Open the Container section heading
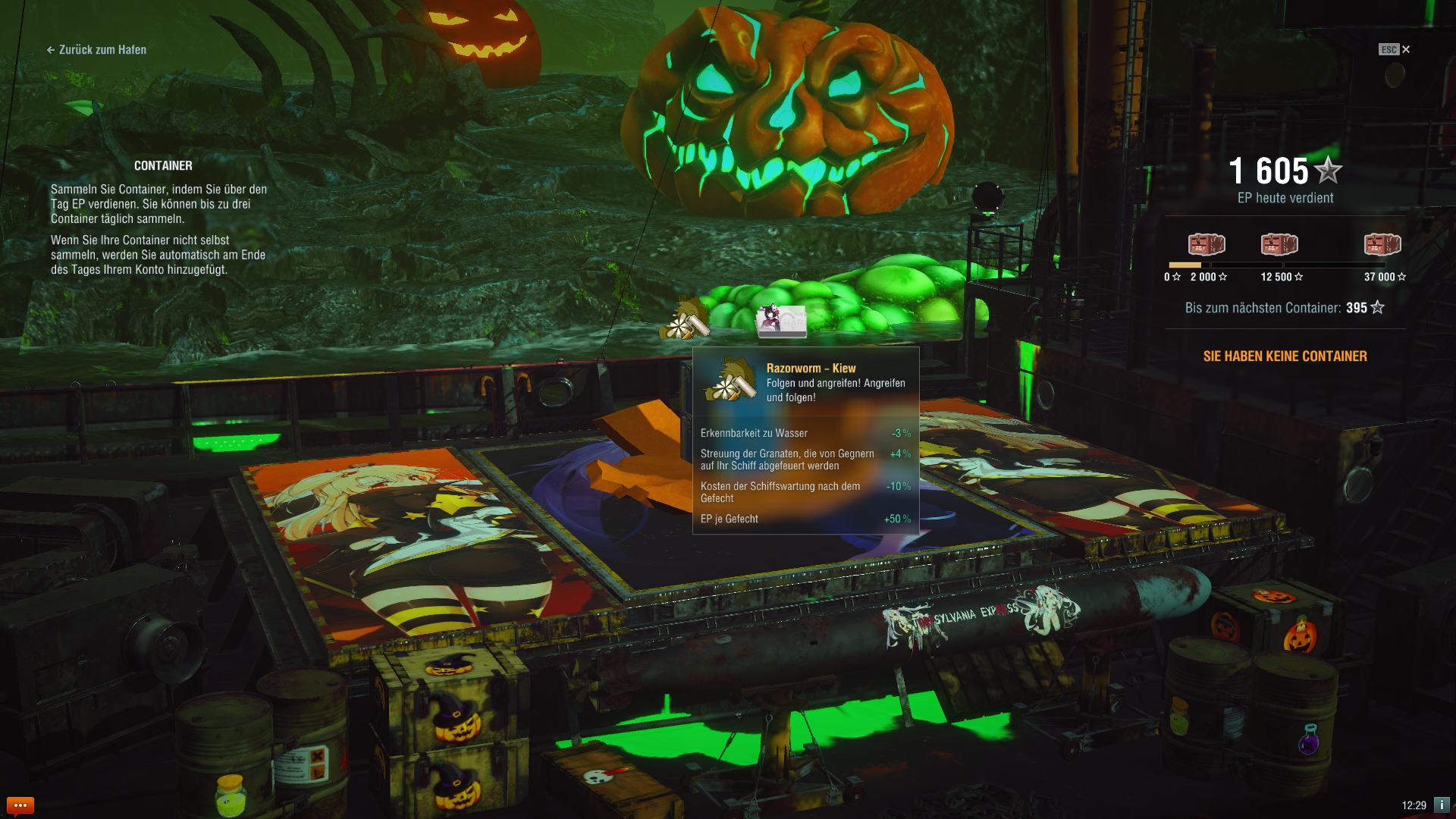 tap(163, 165)
